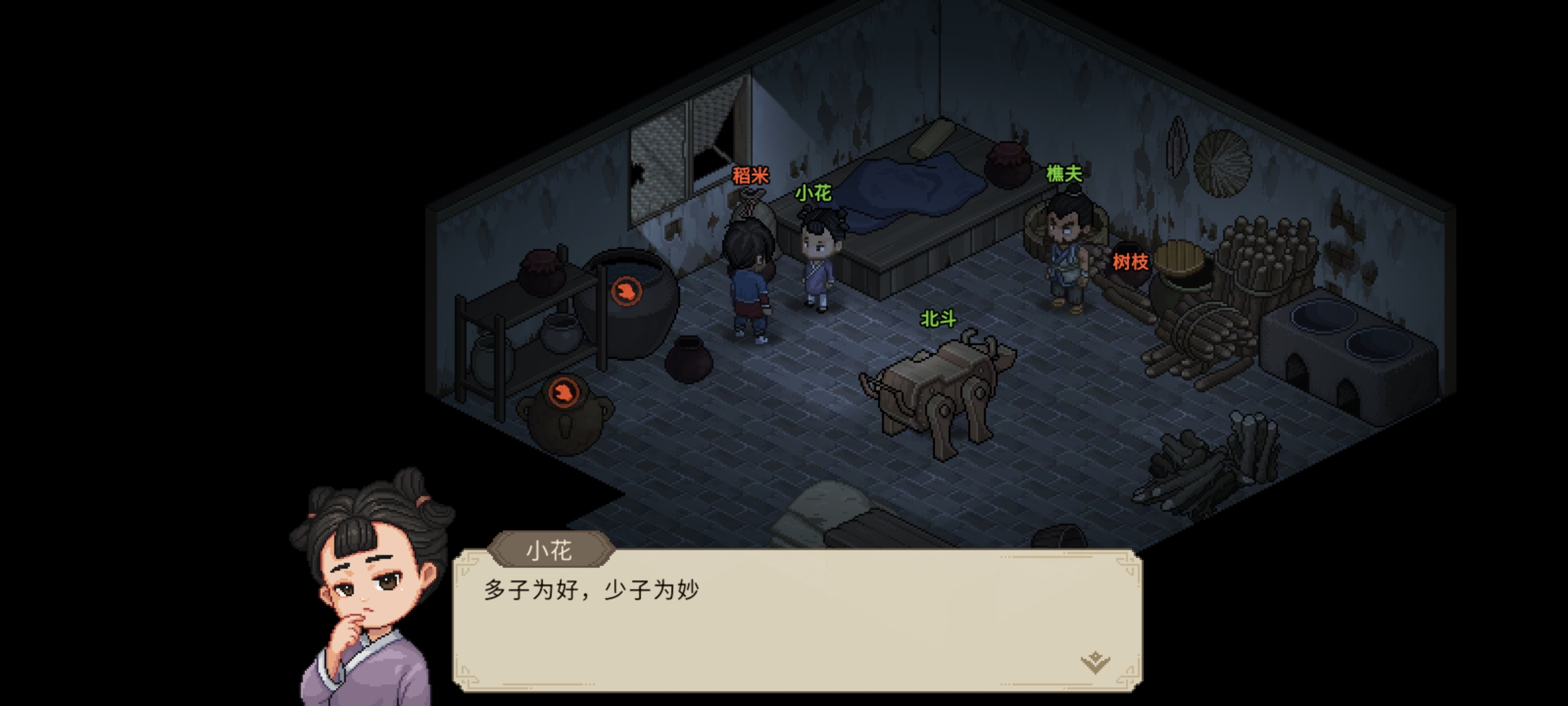Screen dimensions: 1568x706
Task: Tap the orange interact icon on the small lidded jar
Action: point(563,392)
